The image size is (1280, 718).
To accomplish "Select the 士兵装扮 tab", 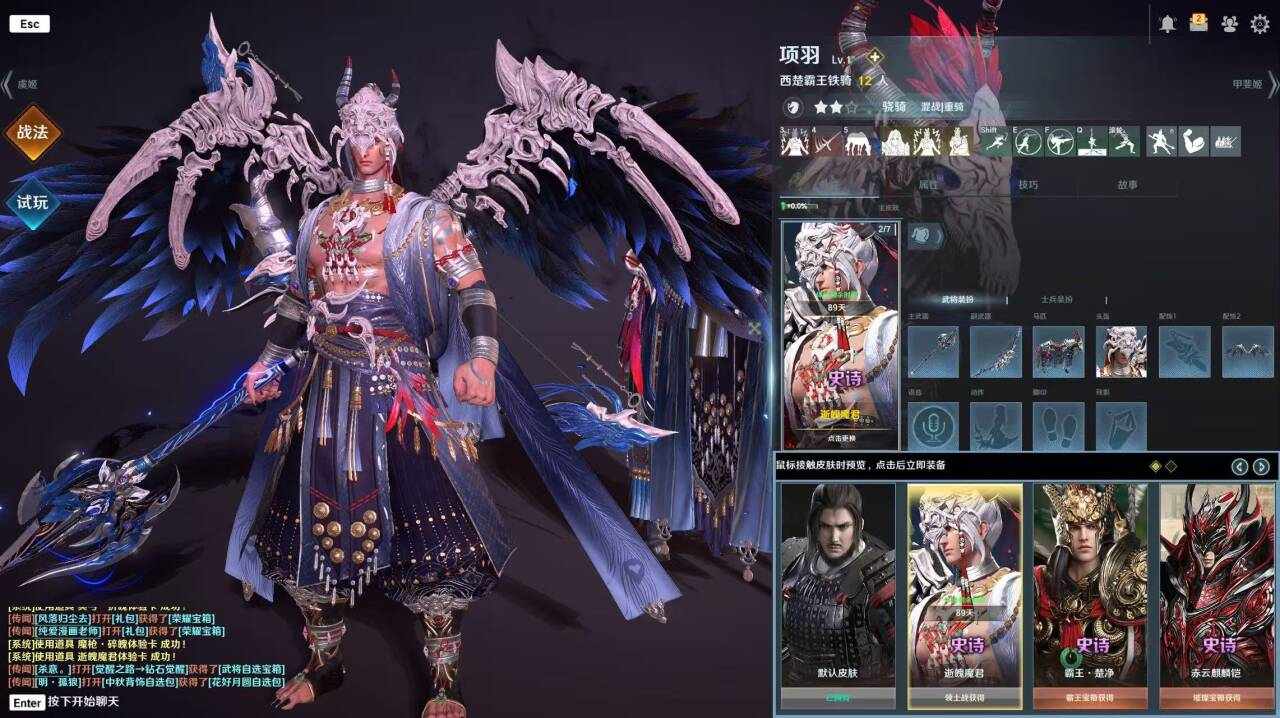I will 1056,300.
